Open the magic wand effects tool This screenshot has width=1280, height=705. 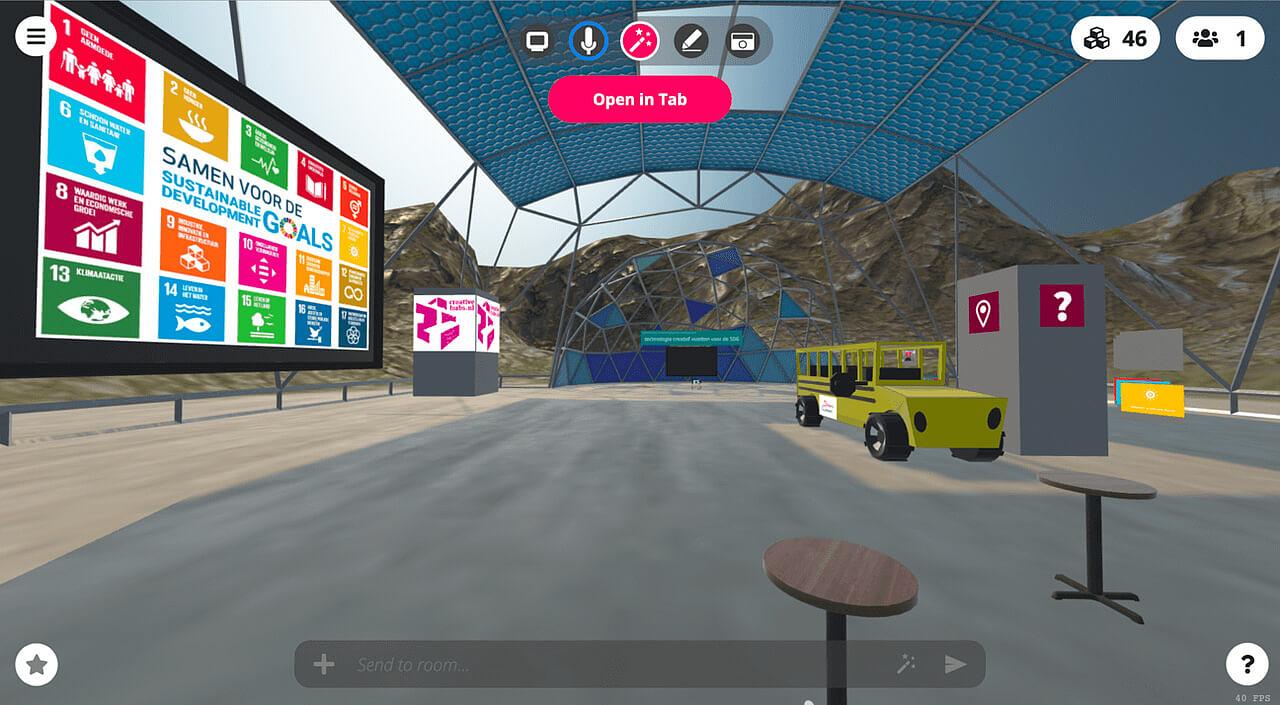[639, 41]
